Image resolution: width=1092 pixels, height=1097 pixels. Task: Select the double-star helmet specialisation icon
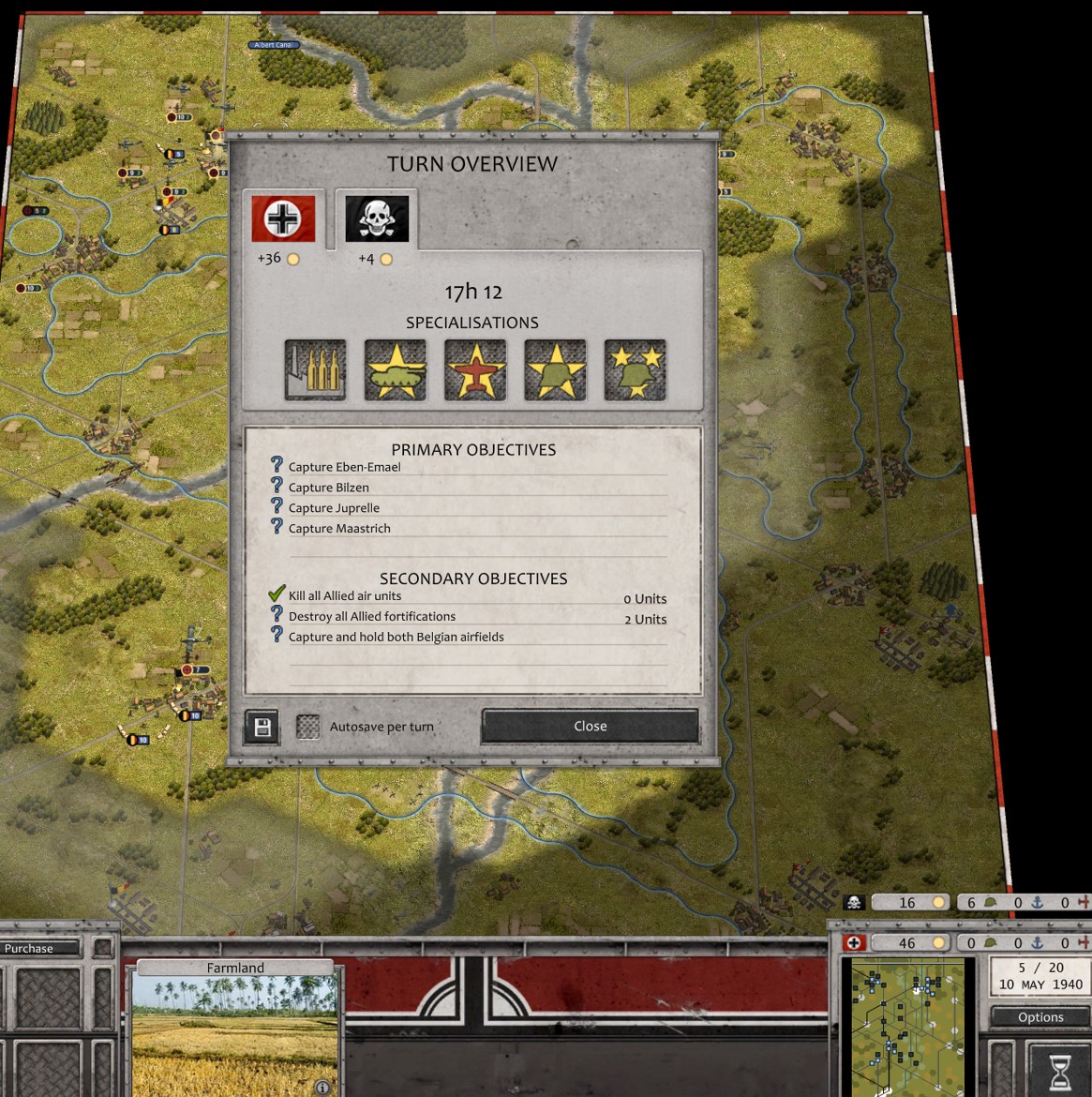636,370
